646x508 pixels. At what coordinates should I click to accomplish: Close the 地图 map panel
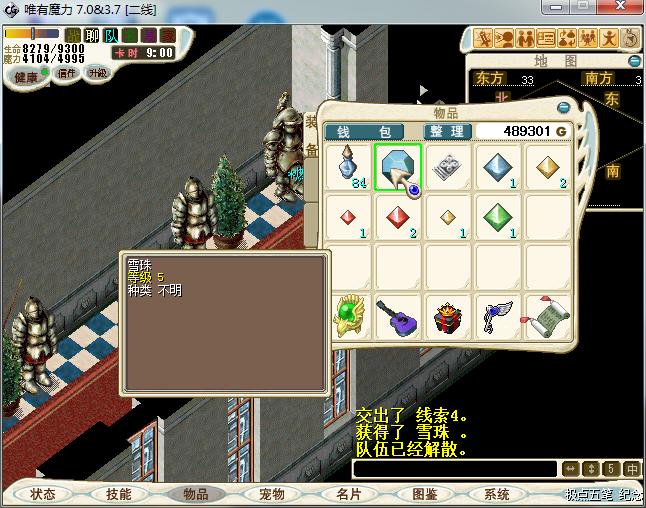pos(636,60)
